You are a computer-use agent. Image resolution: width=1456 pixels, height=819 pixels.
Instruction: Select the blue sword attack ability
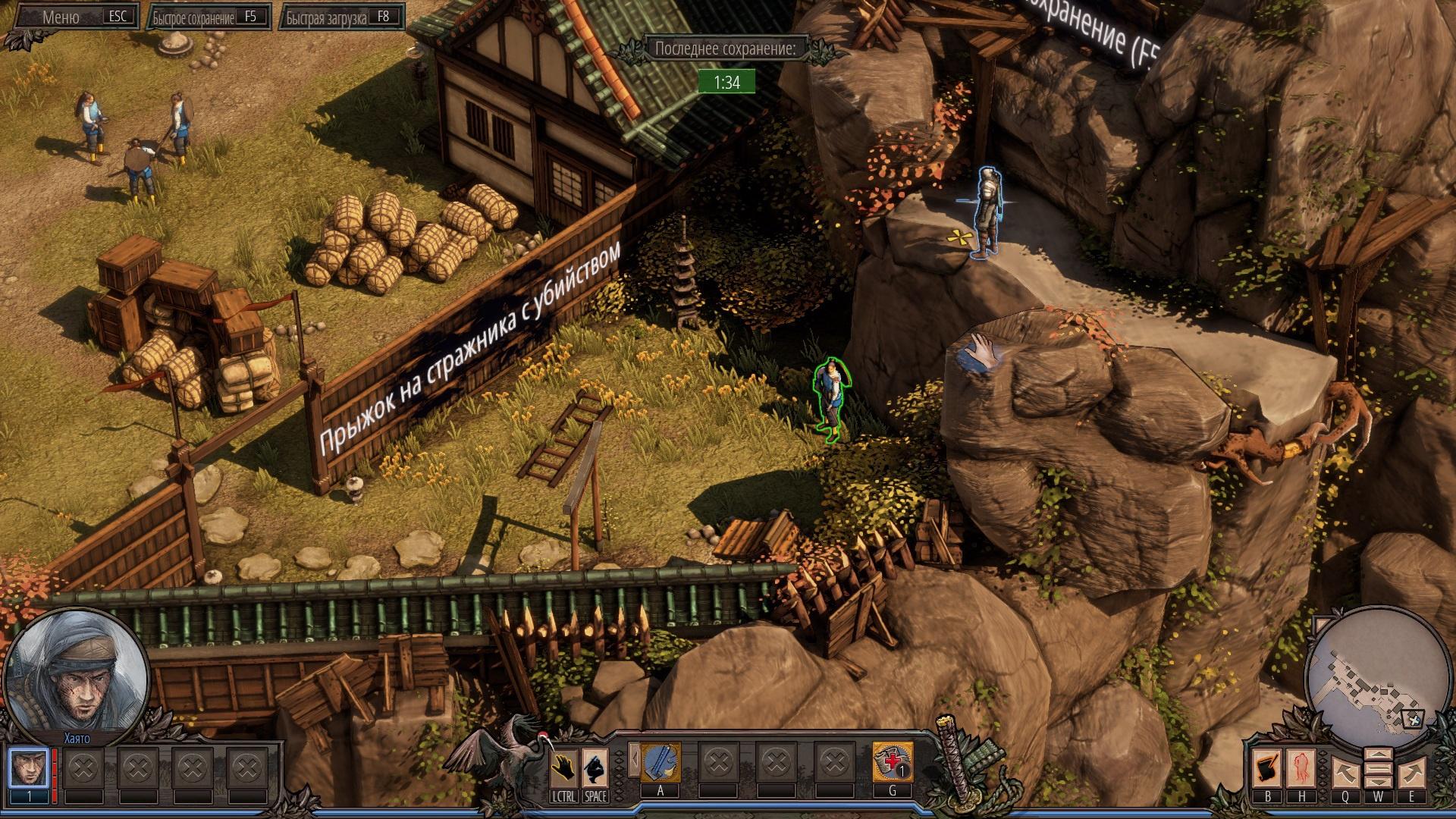coord(661,762)
